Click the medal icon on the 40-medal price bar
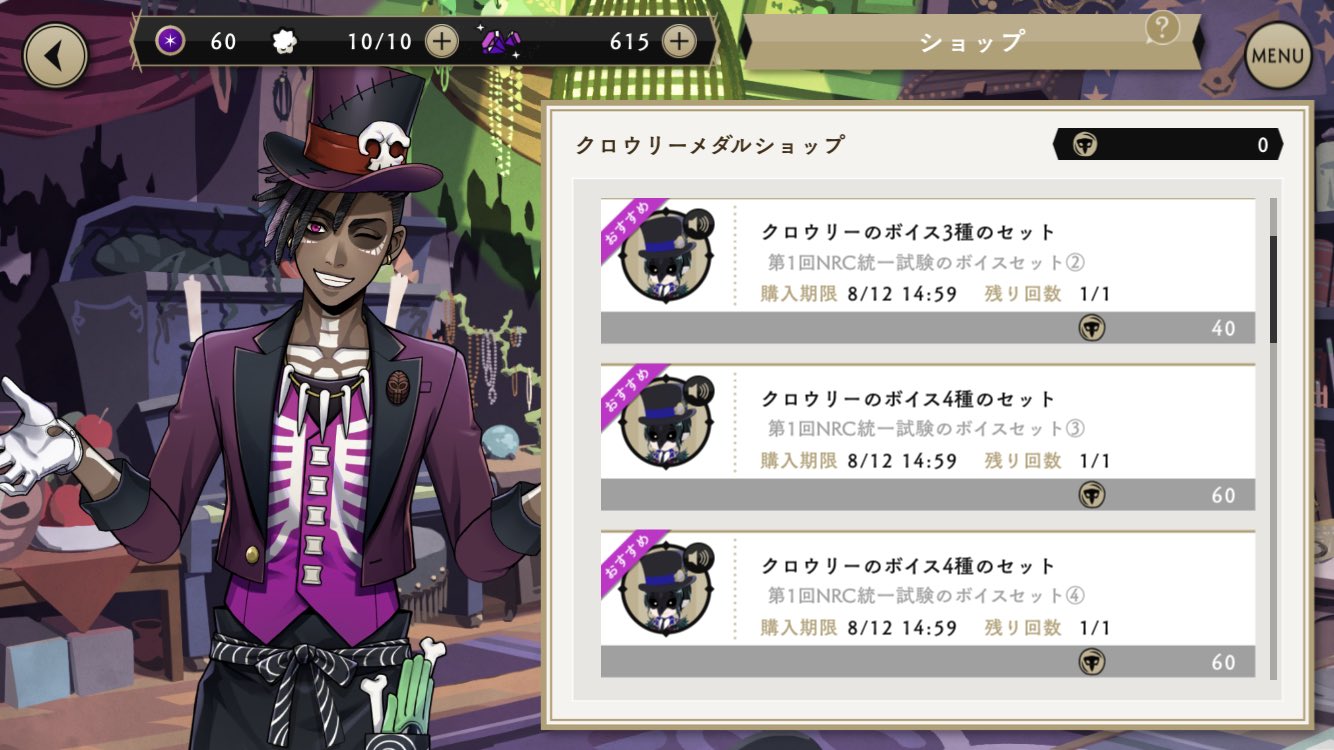The width and height of the screenshot is (1334, 750). pos(1092,328)
